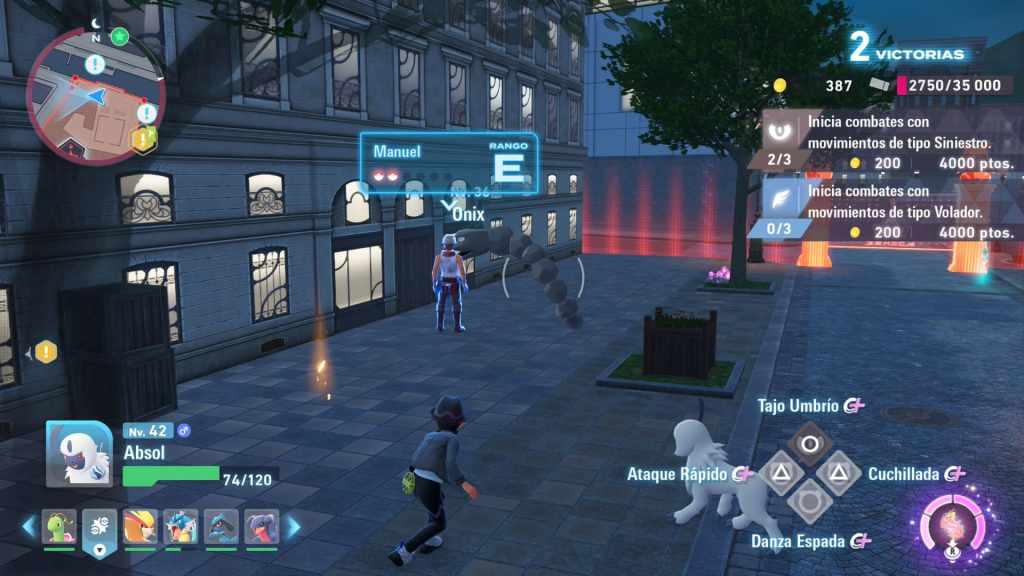Pick the last party slot Pokémon
1024x576 pixels.
(262, 526)
